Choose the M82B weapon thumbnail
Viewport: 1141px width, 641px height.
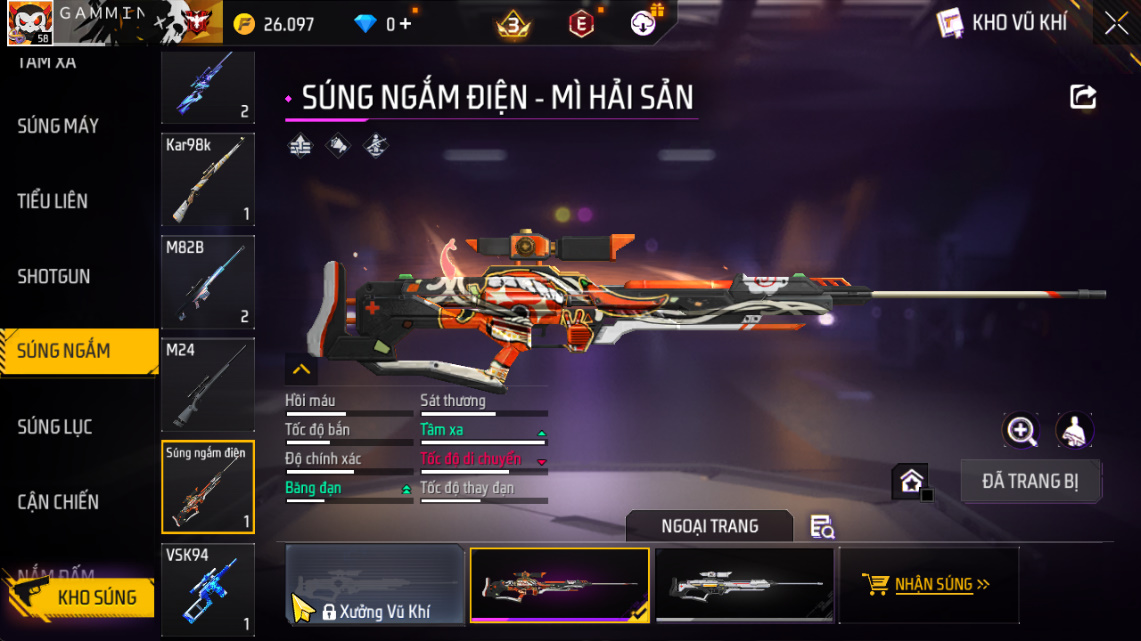coord(208,282)
